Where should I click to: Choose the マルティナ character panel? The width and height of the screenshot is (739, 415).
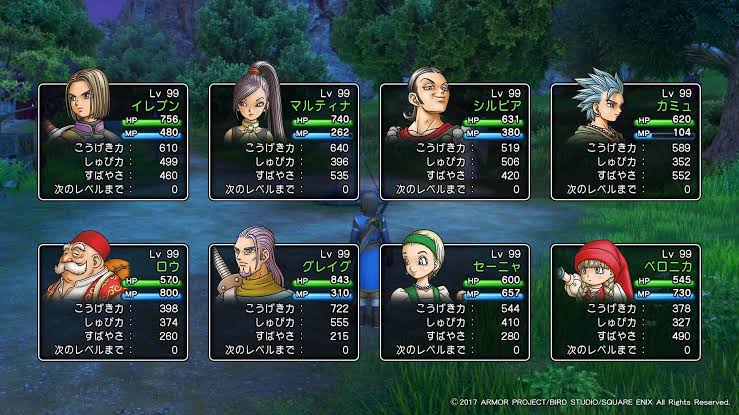(x=283, y=140)
